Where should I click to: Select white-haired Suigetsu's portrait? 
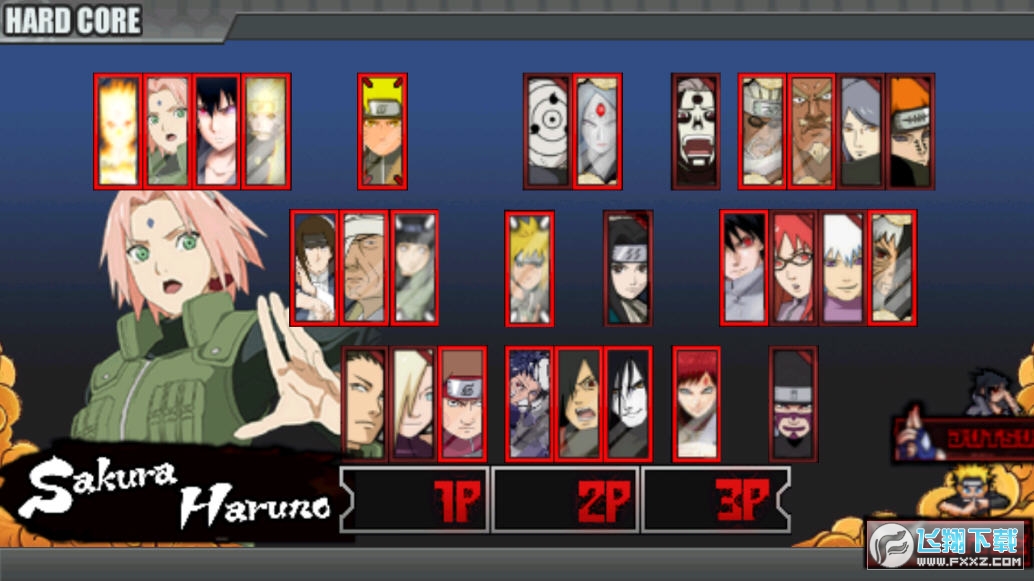point(842,268)
